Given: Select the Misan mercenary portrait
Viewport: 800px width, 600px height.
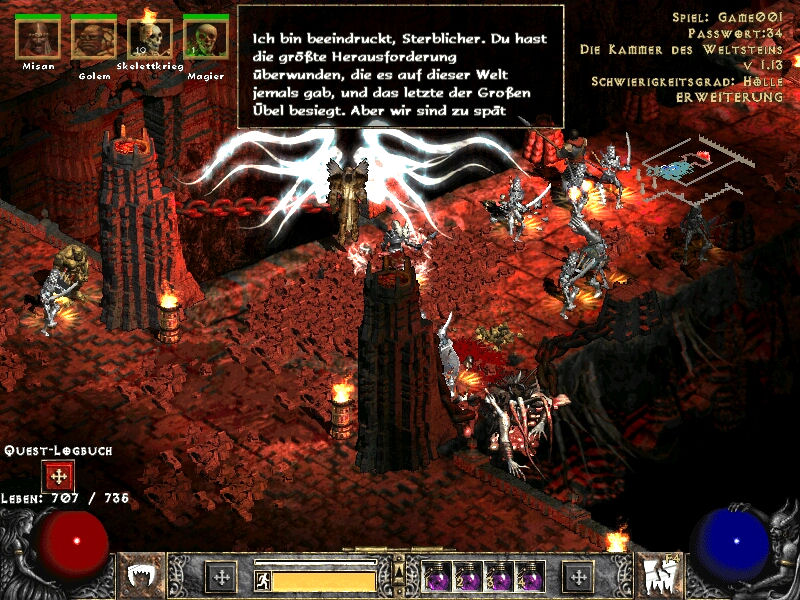Looking at the screenshot, I should [x=38, y=38].
